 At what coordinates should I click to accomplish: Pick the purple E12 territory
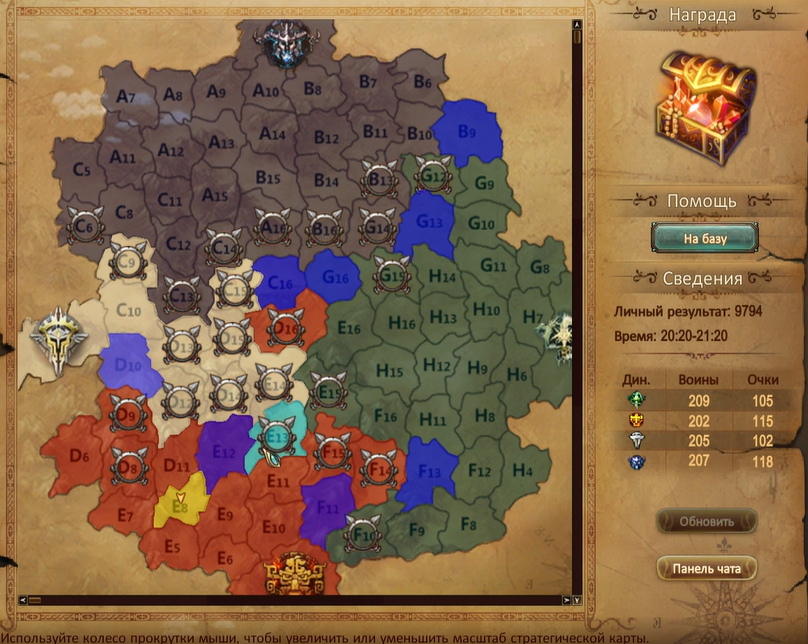pos(224,452)
